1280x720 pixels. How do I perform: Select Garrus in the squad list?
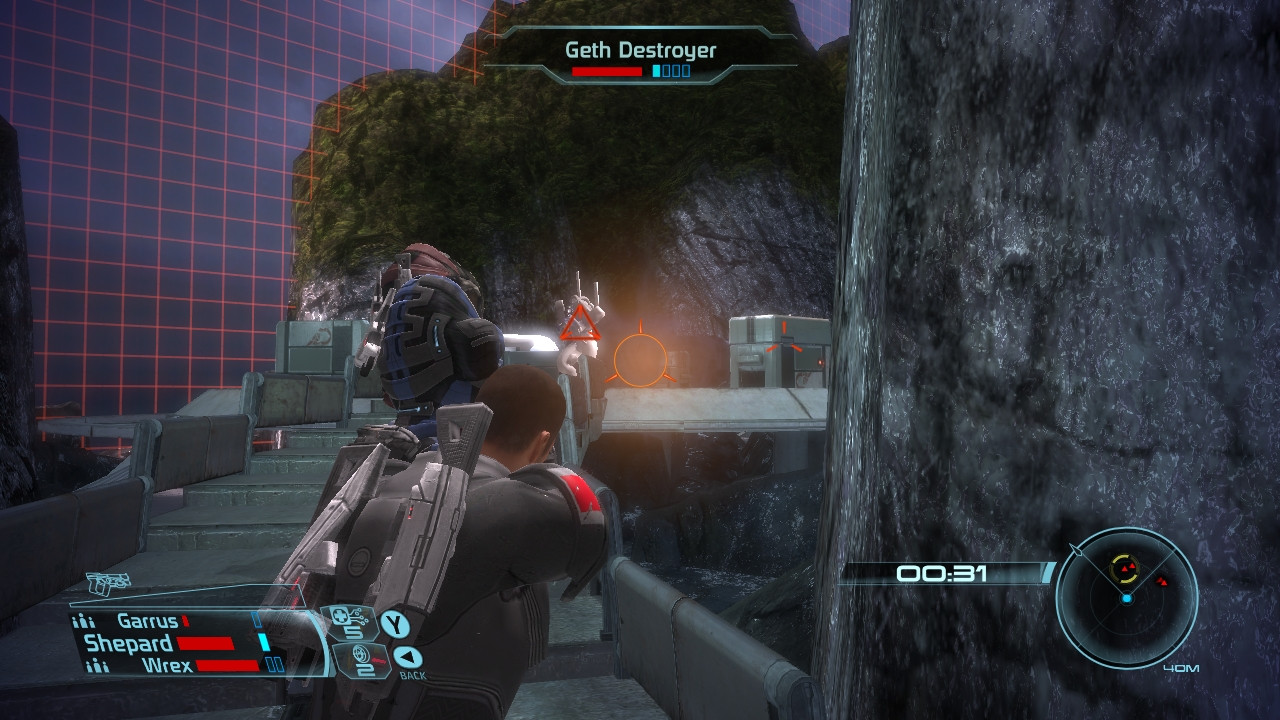coord(147,621)
